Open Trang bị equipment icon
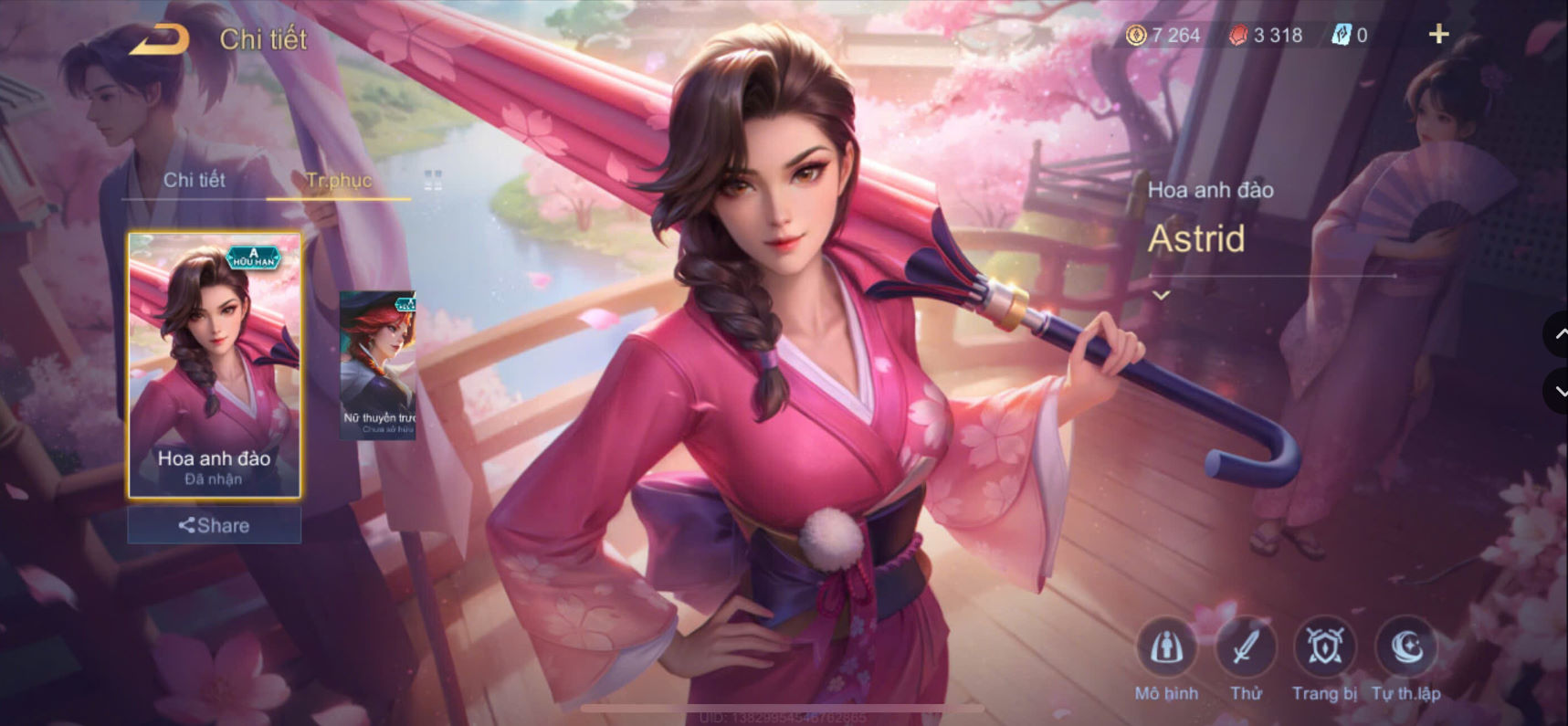This screenshot has width=1568, height=726. click(x=1326, y=650)
